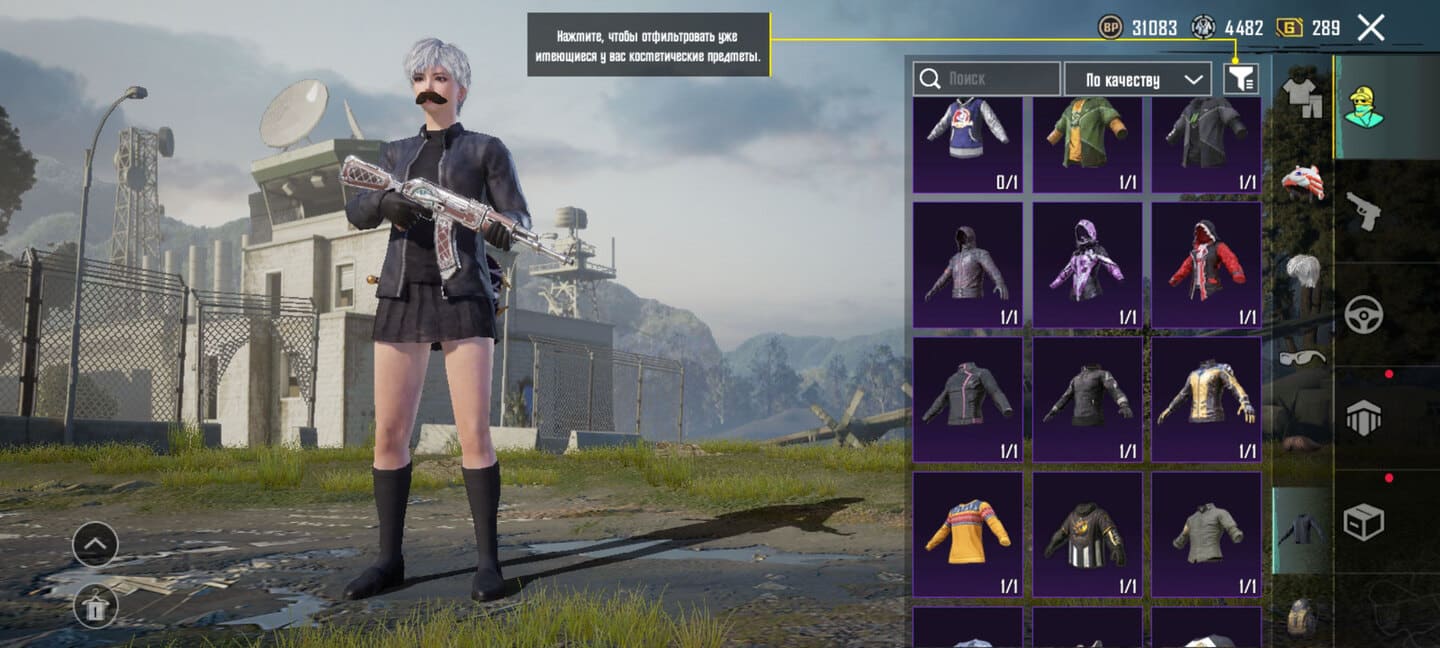Open the steering wheel vehicle skins tab
1440x648 pixels.
coord(1364,314)
